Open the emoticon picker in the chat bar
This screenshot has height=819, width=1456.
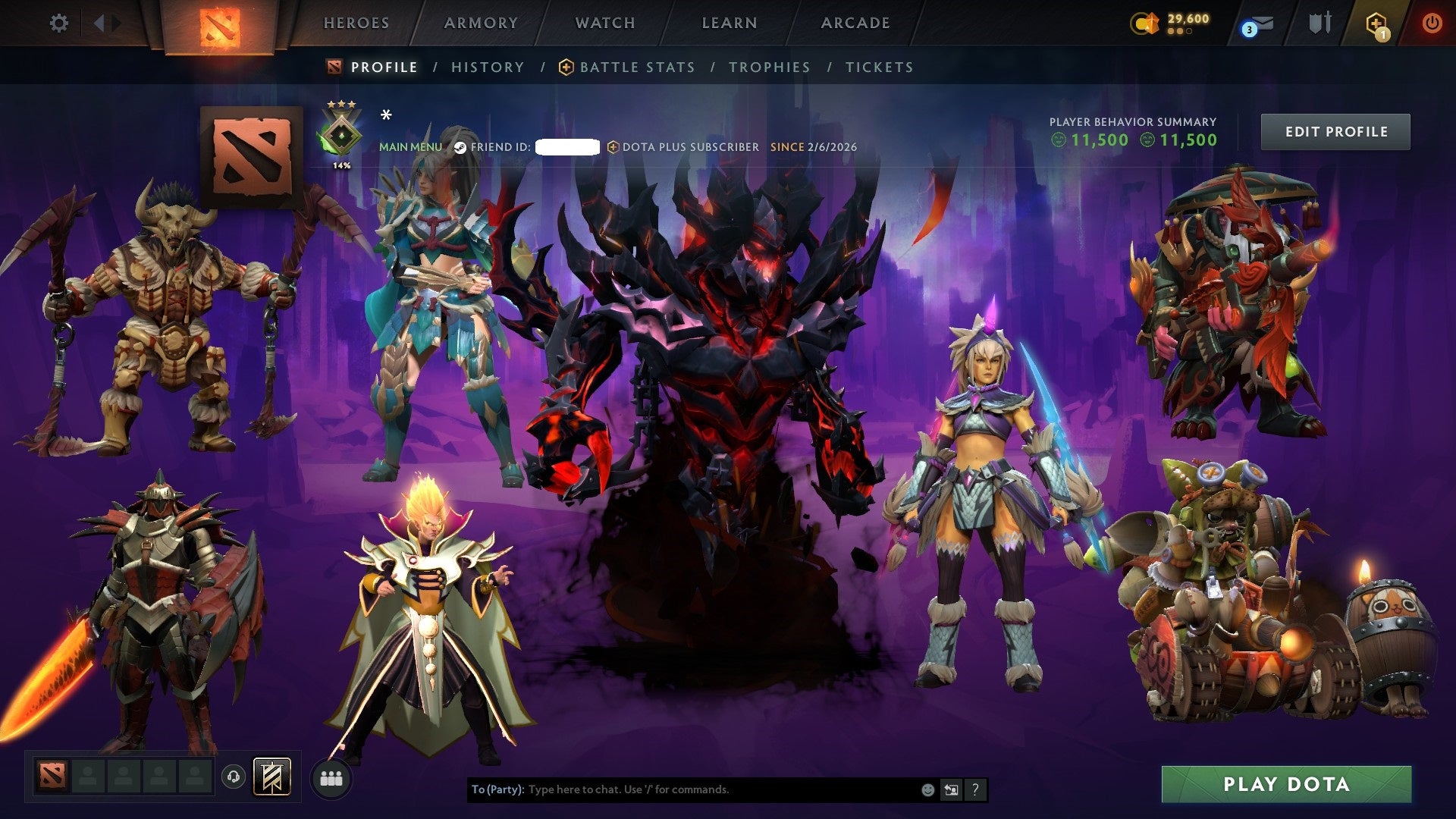[927, 789]
